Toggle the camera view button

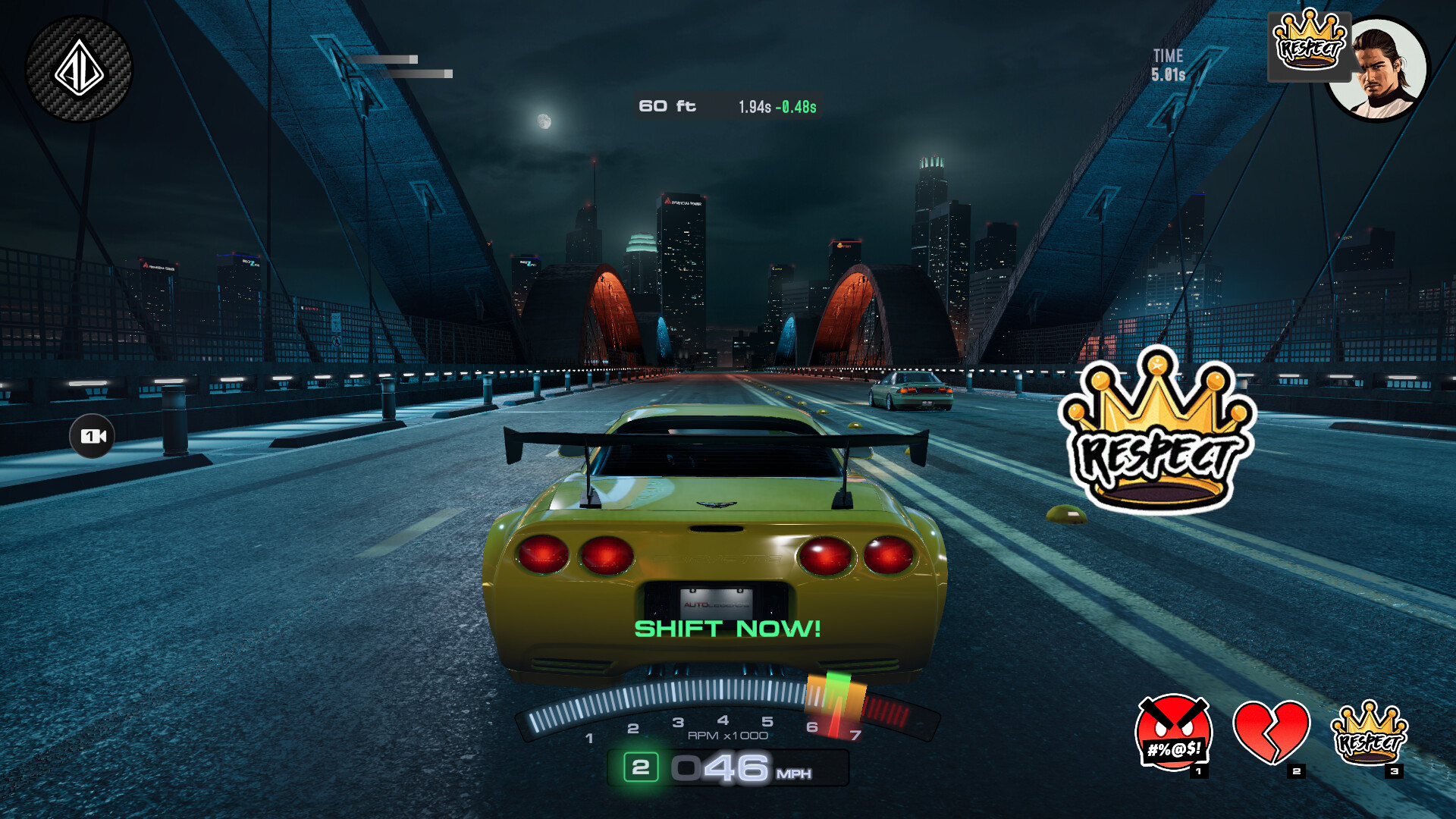[93, 436]
